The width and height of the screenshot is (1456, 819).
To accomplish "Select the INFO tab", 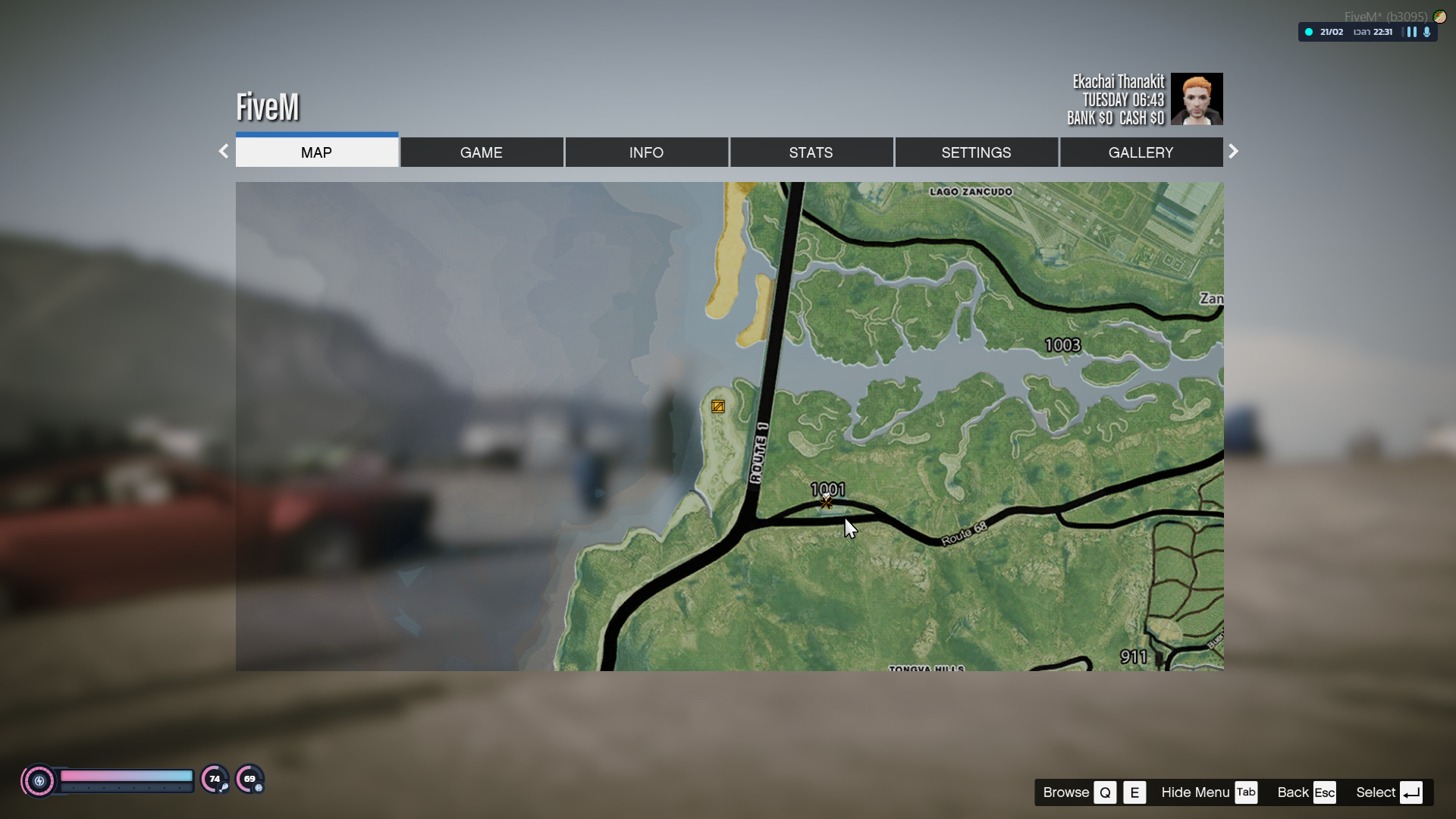I will [x=646, y=152].
